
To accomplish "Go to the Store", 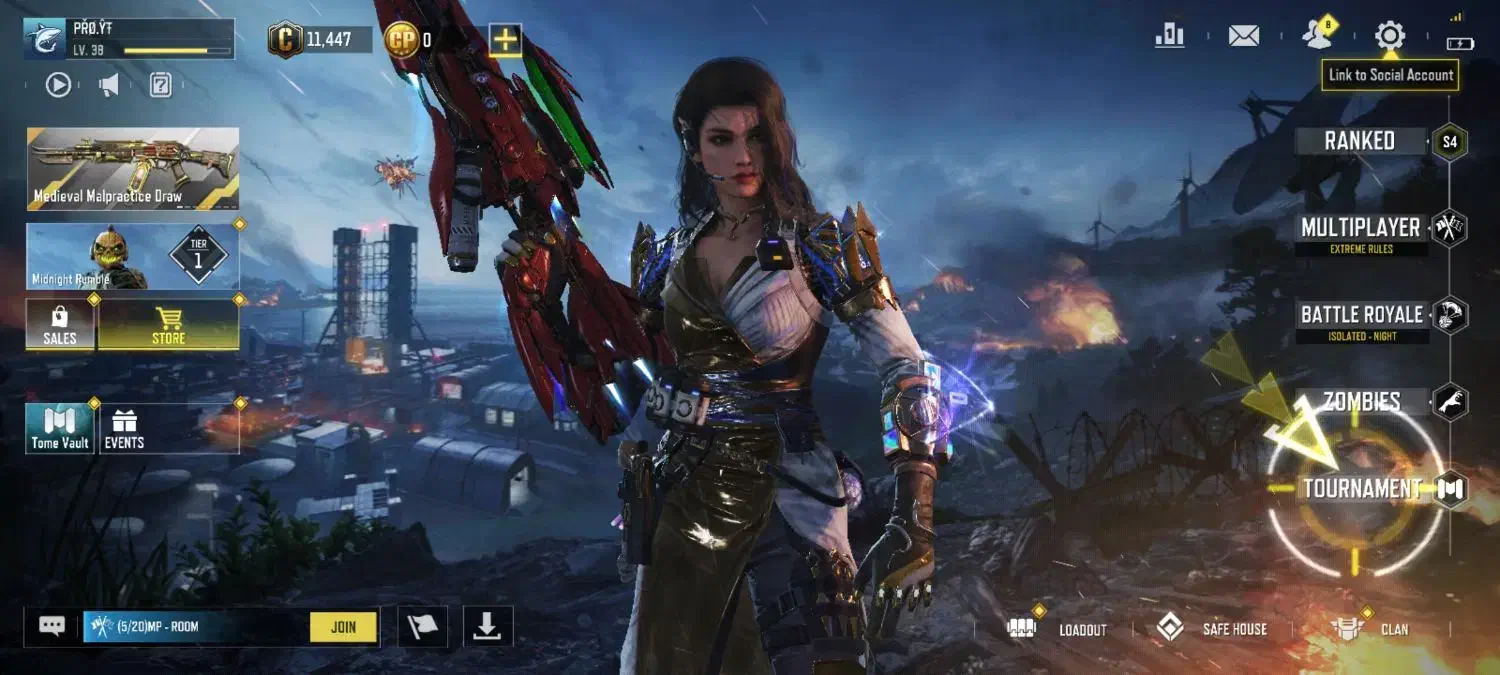I will tap(168, 326).
